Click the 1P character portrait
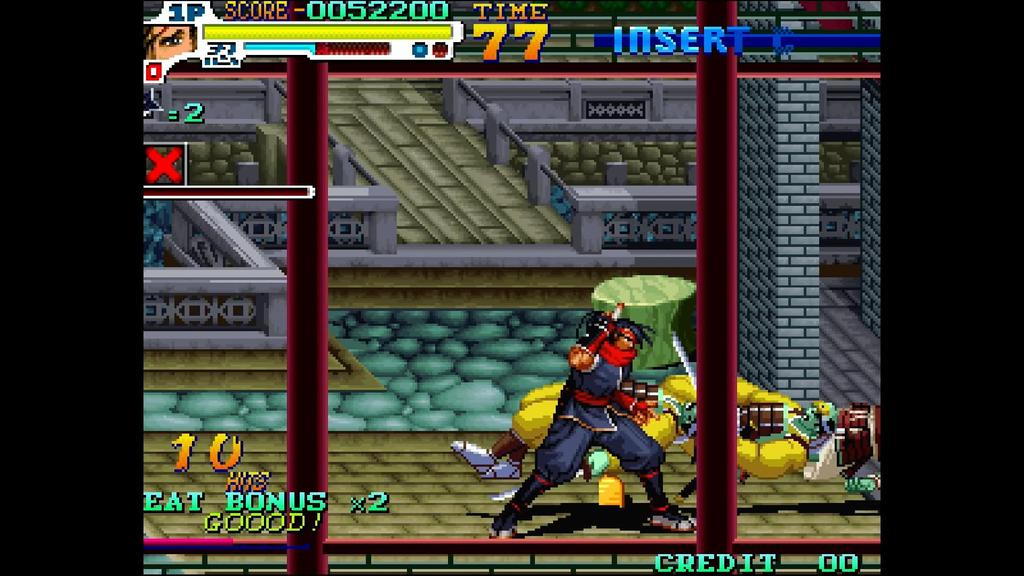Viewport: 1024px width, 576px height. [170, 41]
